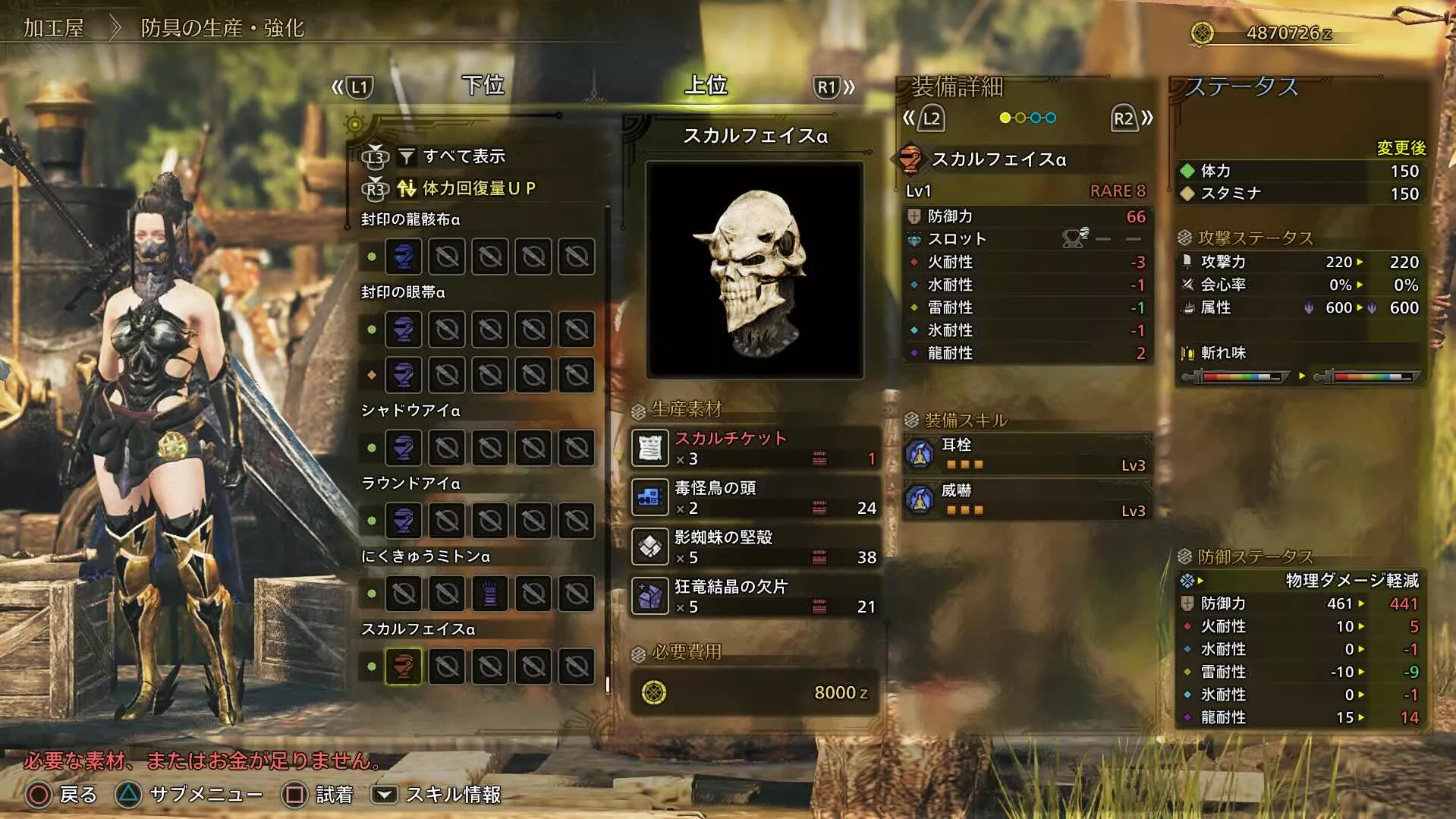
Task: Select the スカルフェイスα helmet craft icon
Action: 403,665
